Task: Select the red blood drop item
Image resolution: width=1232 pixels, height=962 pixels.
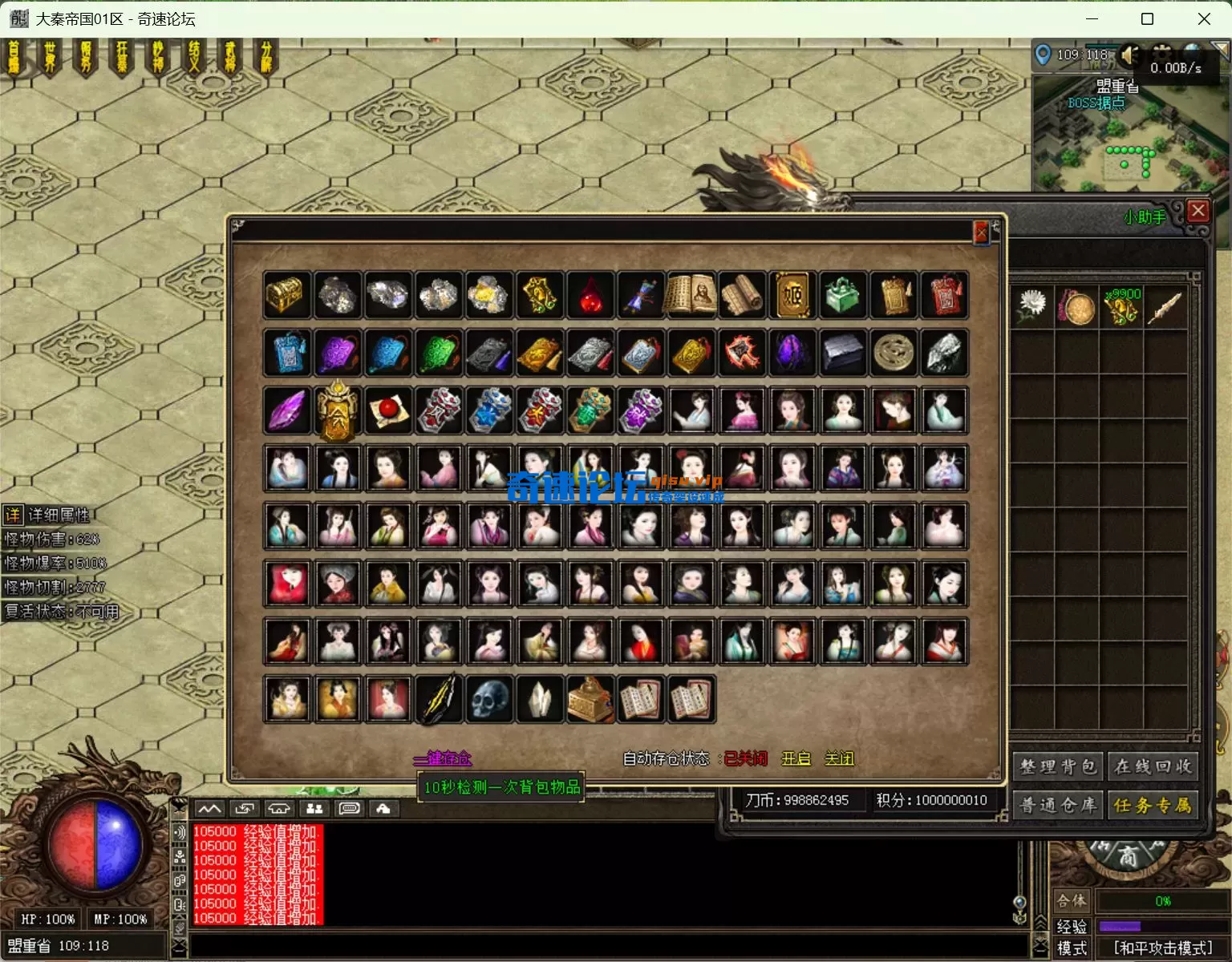Action: click(x=590, y=295)
